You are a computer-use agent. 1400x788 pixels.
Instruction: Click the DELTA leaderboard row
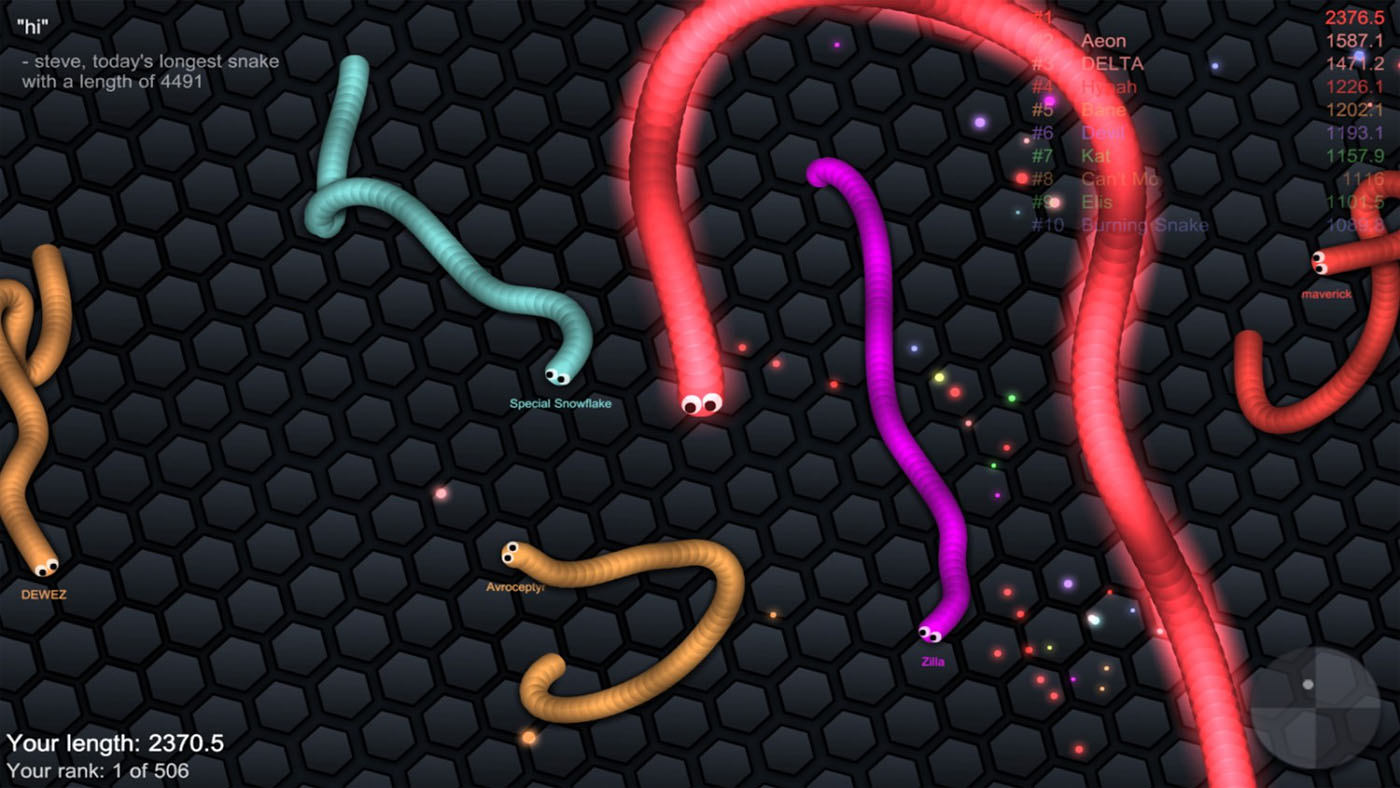1113,63
